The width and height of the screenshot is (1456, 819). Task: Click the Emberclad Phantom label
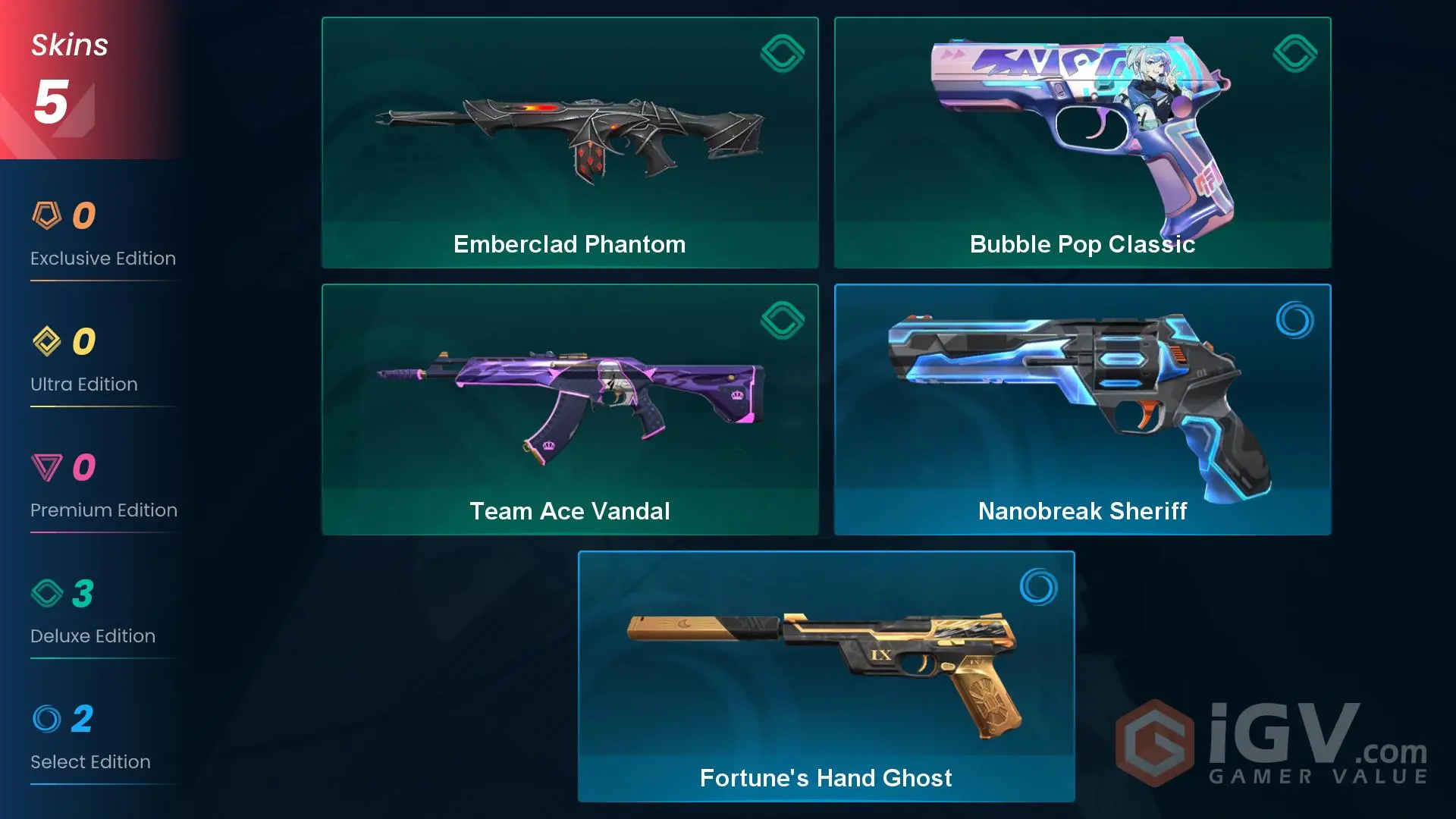click(570, 244)
